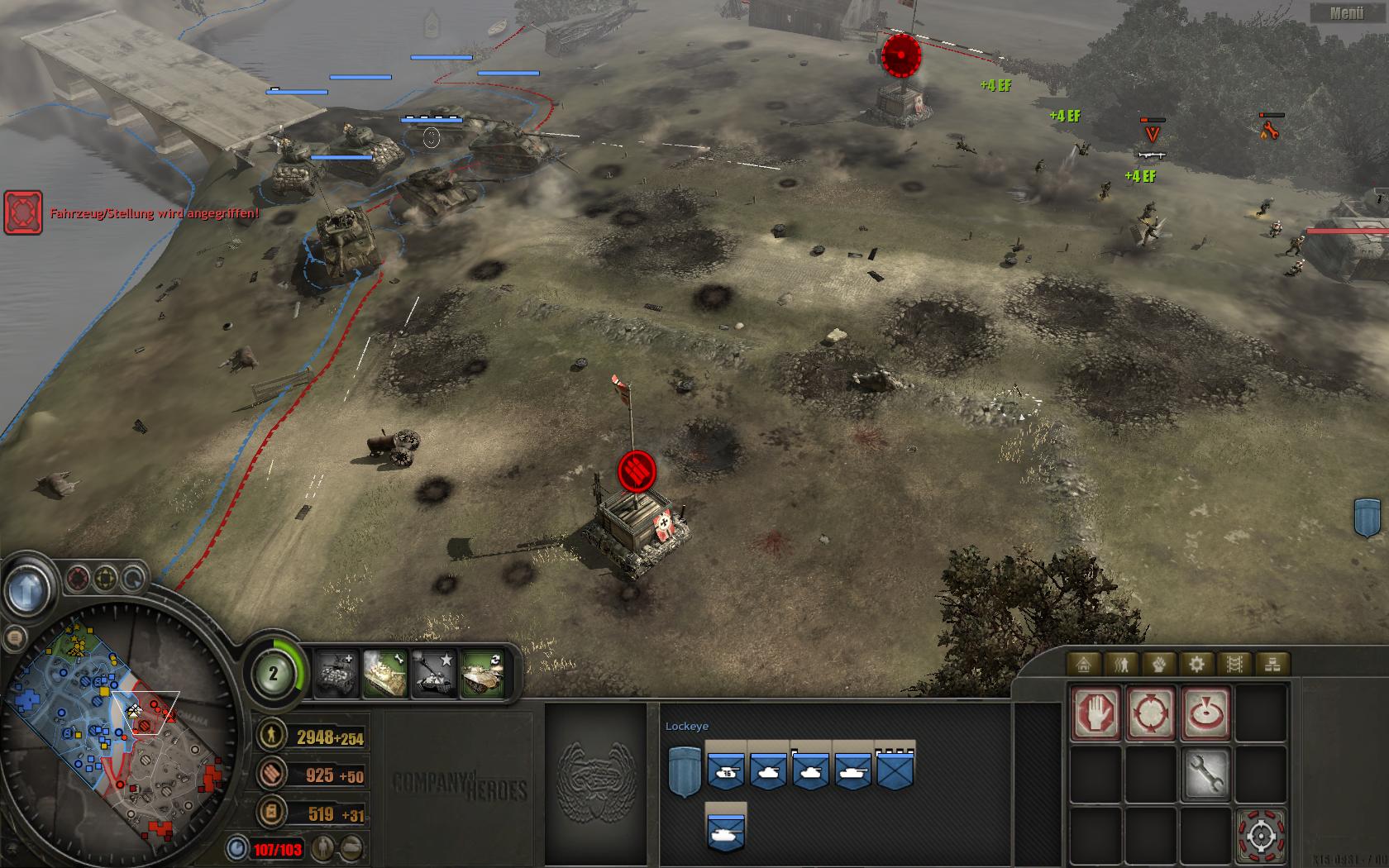Viewport: 1389px width, 868px height.
Task: Click the vehicle under attack alert icon
Action: click(x=23, y=212)
